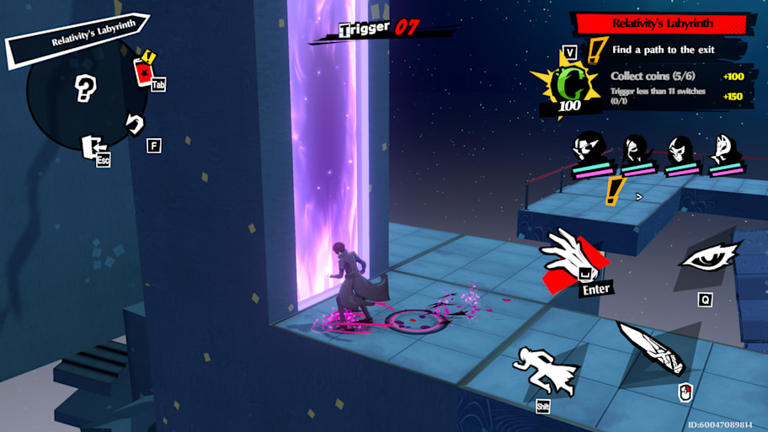
Task: Select the second party member portrait
Action: 633,152
